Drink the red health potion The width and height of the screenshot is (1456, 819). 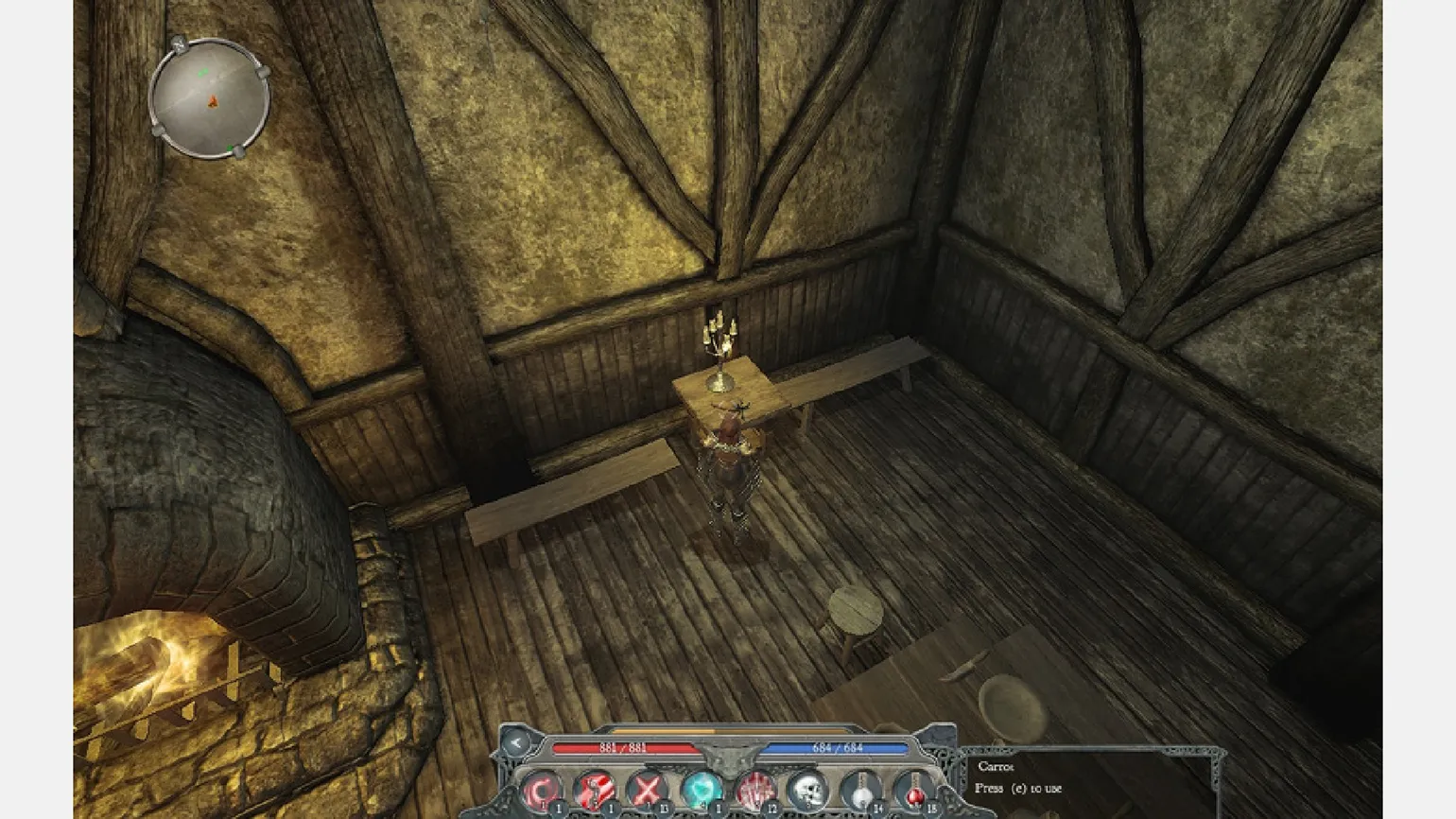click(914, 791)
